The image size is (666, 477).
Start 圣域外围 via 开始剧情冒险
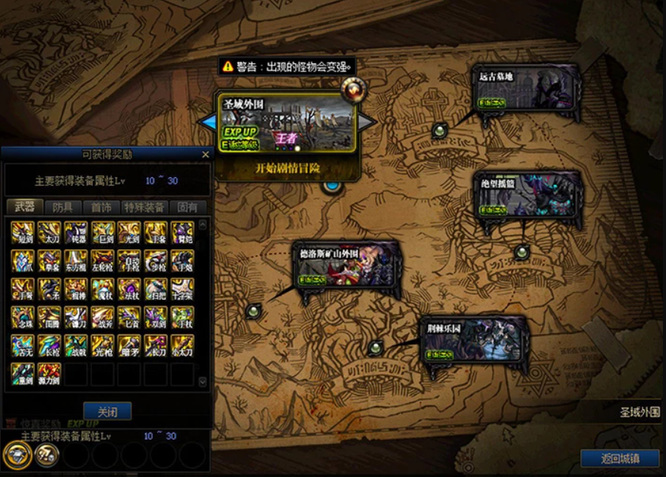click(287, 168)
